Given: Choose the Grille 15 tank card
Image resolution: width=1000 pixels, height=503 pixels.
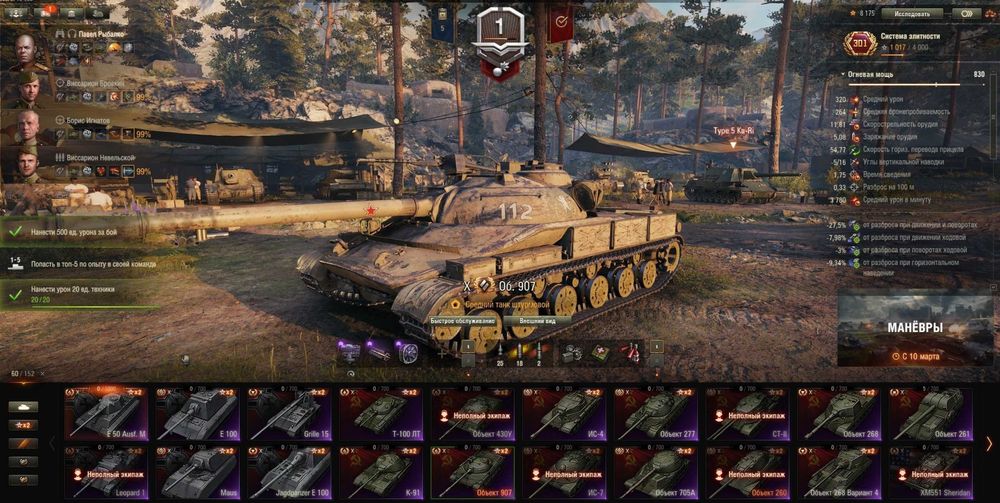Looking at the screenshot, I should [x=289, y=413].
